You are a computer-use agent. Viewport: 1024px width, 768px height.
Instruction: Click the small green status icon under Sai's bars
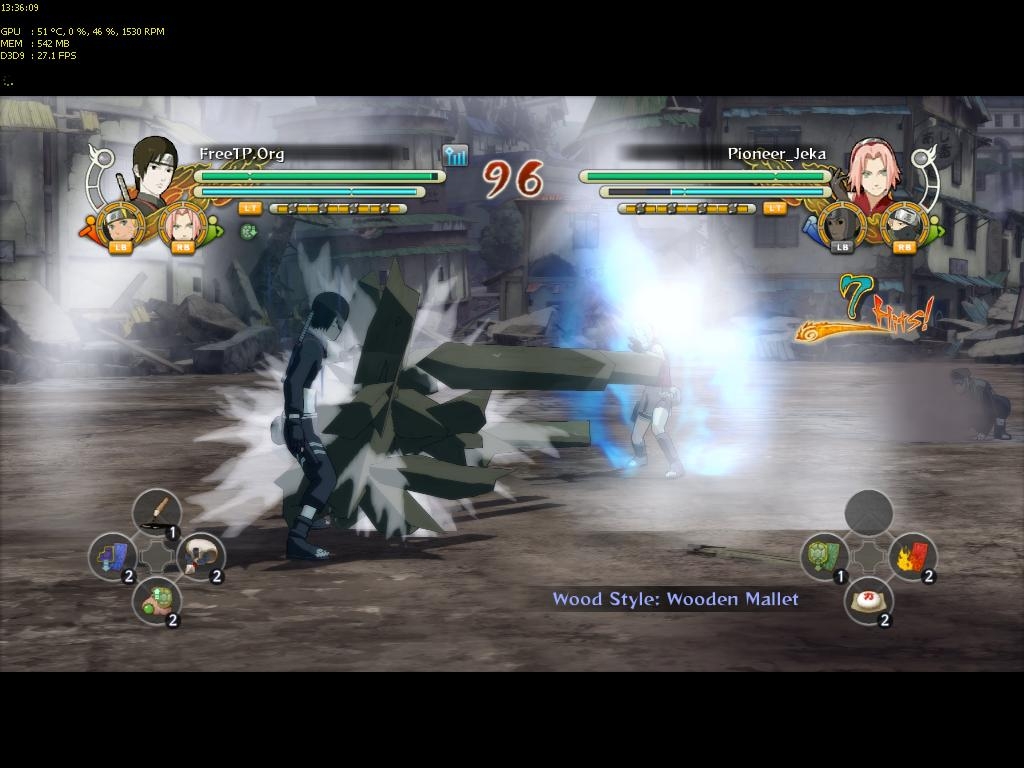(x=248, y=231)
